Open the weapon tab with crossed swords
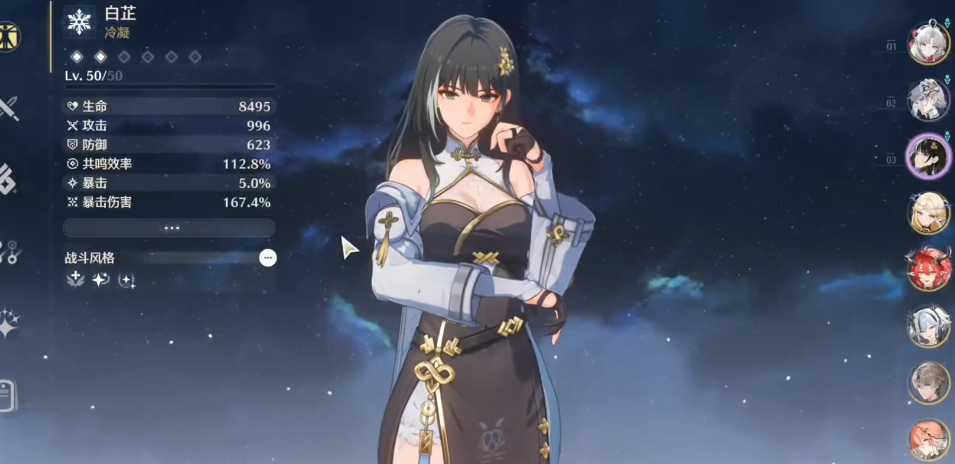Screen dimensions: 955x464 click(8, 108)
